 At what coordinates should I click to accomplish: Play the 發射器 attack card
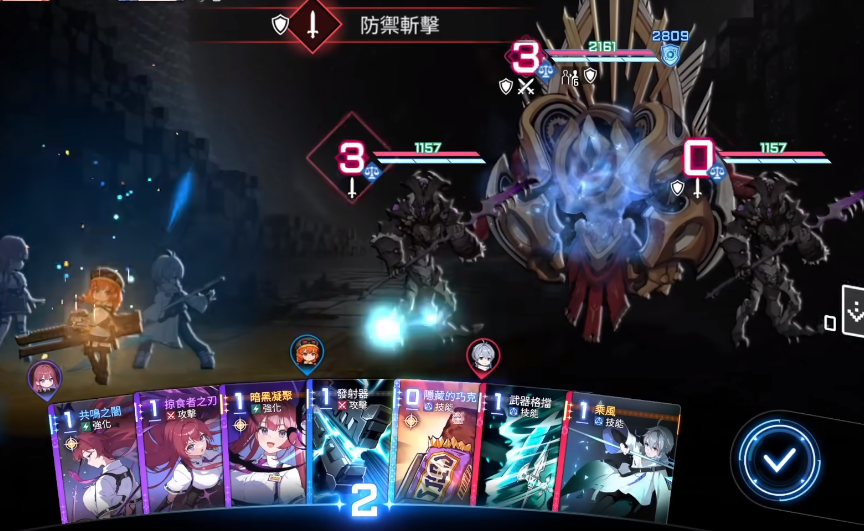tap(352, 440)
